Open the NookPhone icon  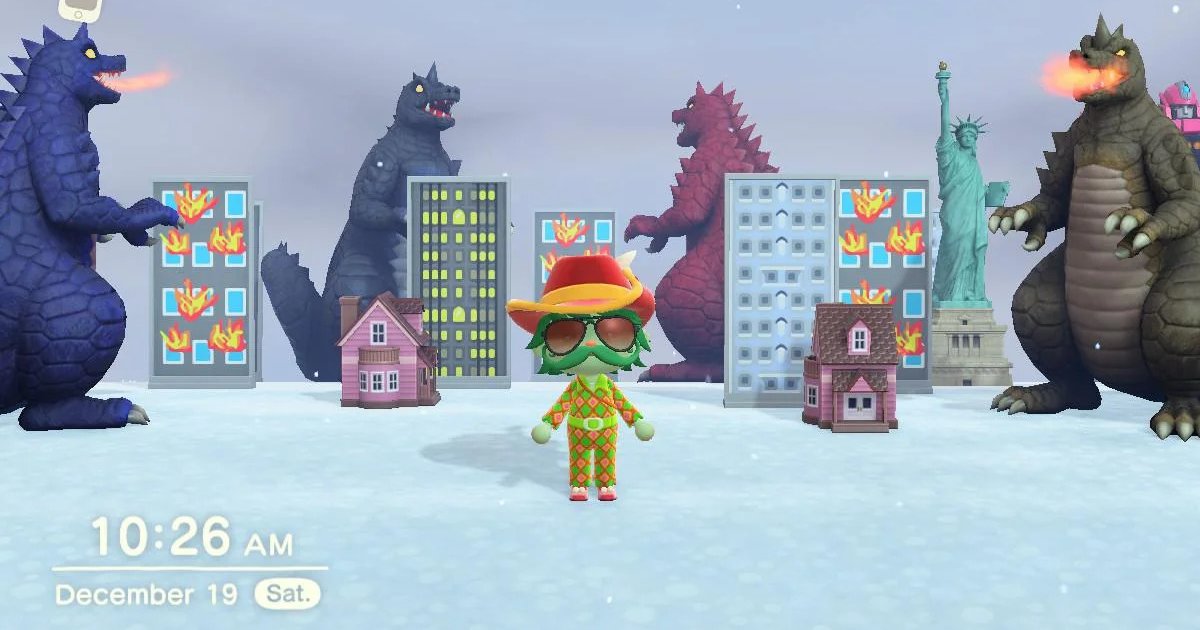[81, 9]
